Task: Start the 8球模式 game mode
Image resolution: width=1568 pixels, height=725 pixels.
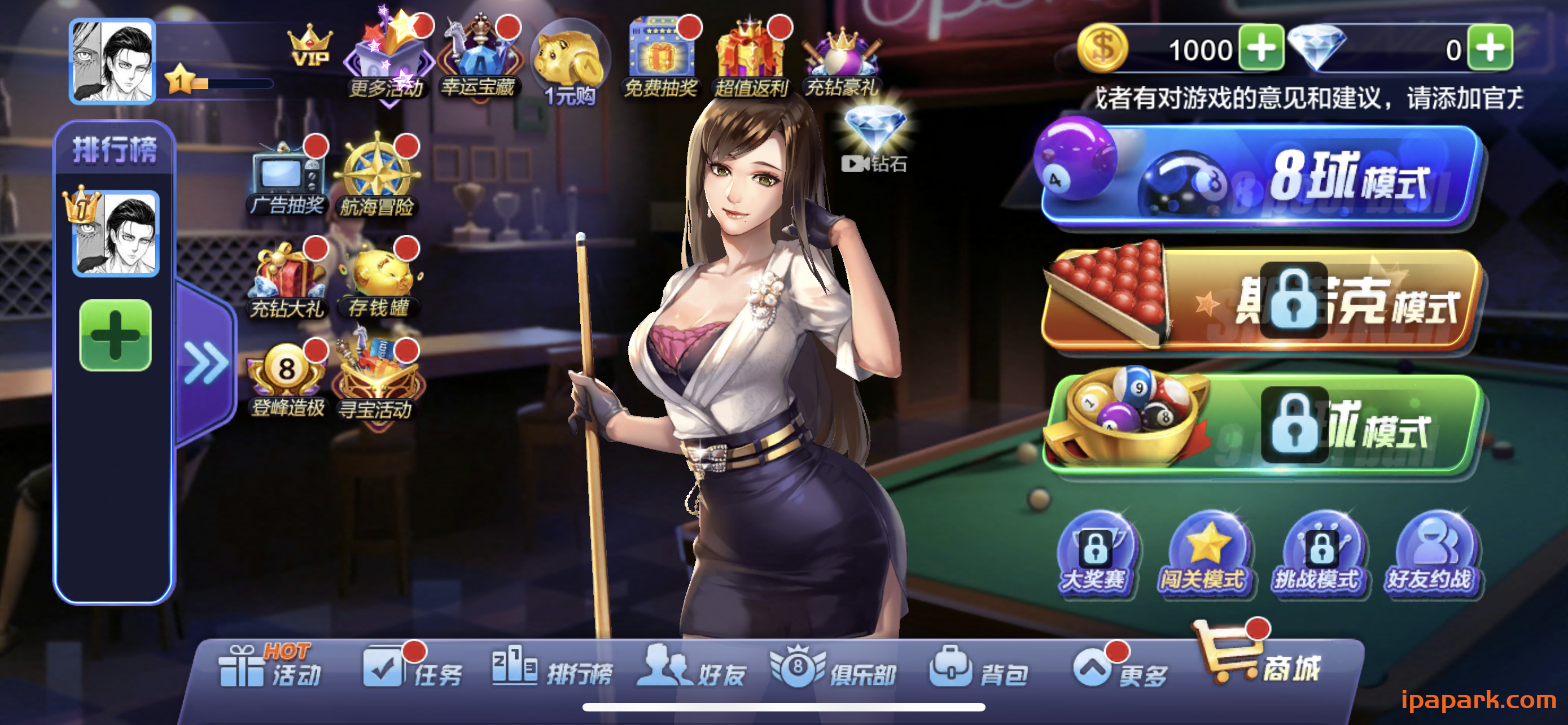Action: click(1260, 177)
